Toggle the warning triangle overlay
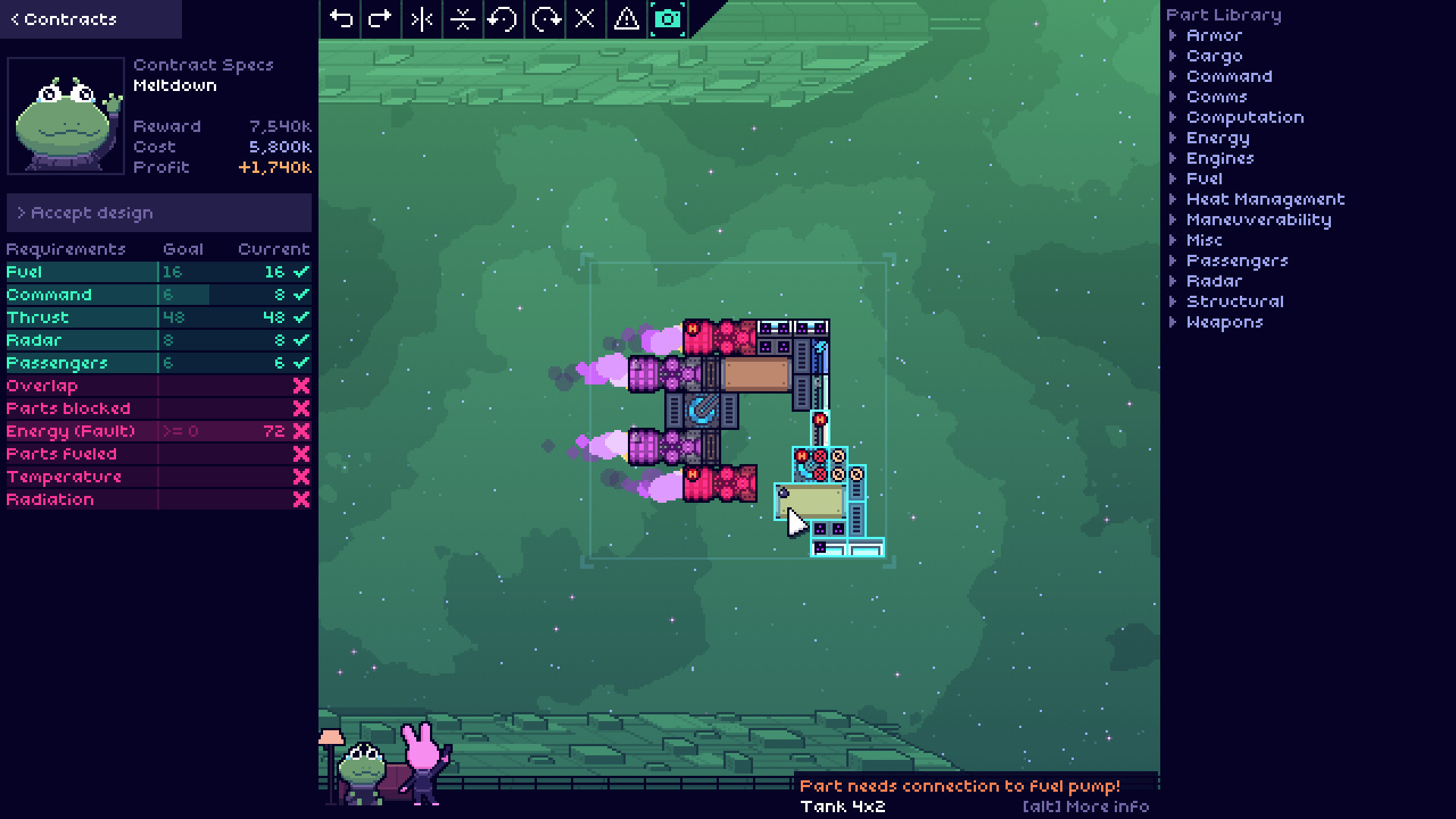 pos(626,19)
